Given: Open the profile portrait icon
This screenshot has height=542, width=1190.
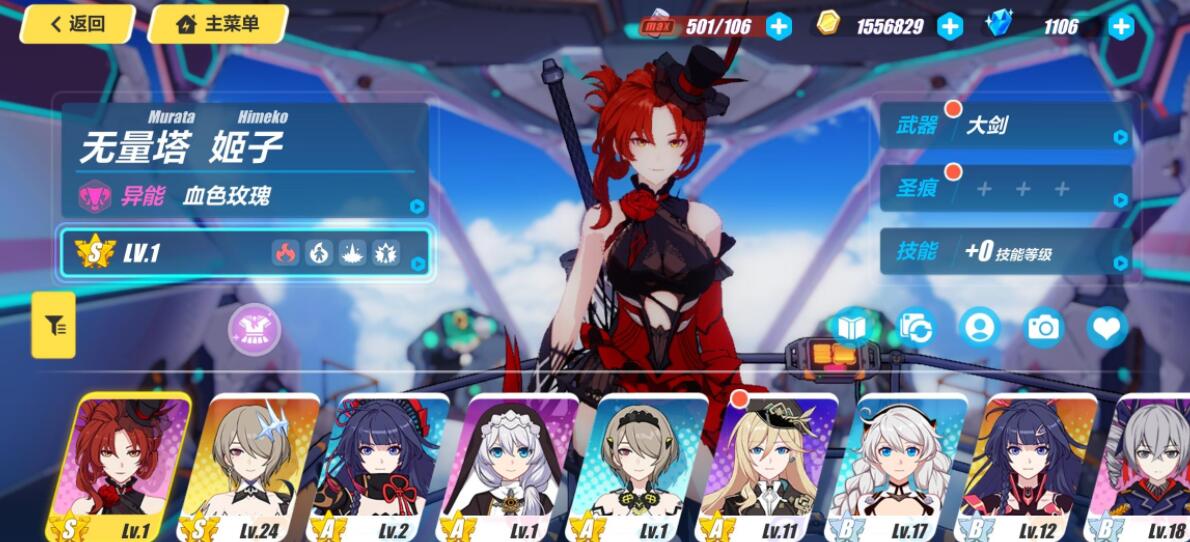Looking at the screenshot, I should coord(979,328).
